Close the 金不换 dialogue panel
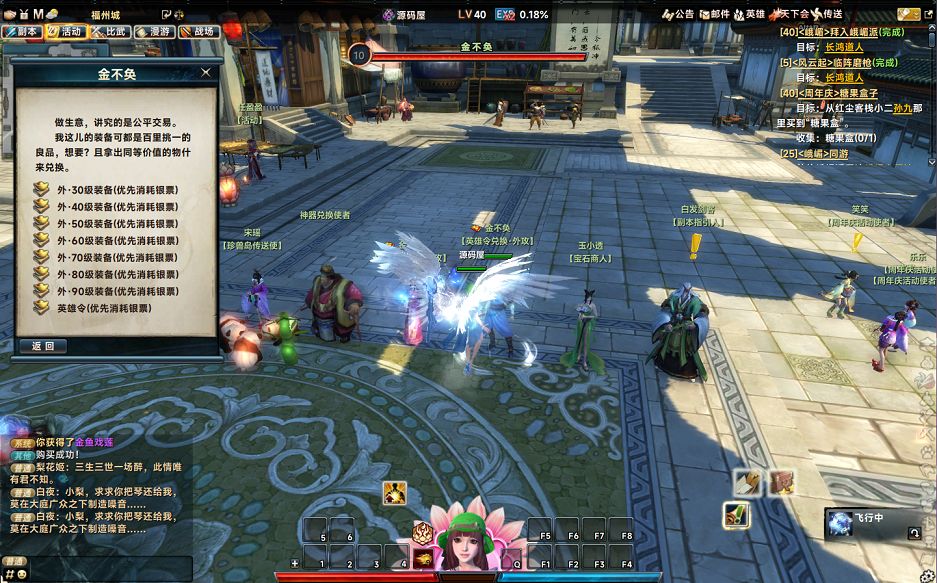937x583 pixels. coord(206,72)
